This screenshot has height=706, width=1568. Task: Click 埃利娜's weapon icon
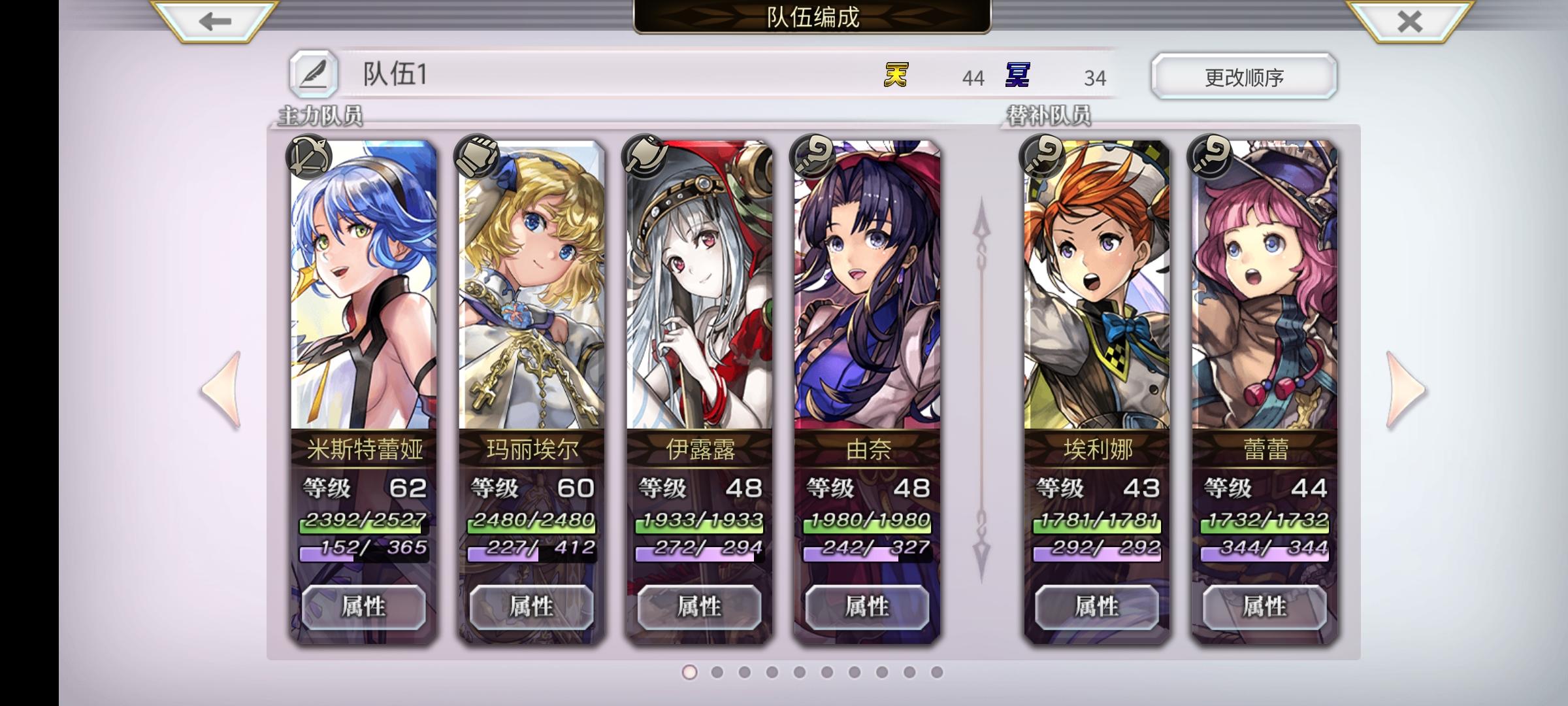click(1041, 157)
